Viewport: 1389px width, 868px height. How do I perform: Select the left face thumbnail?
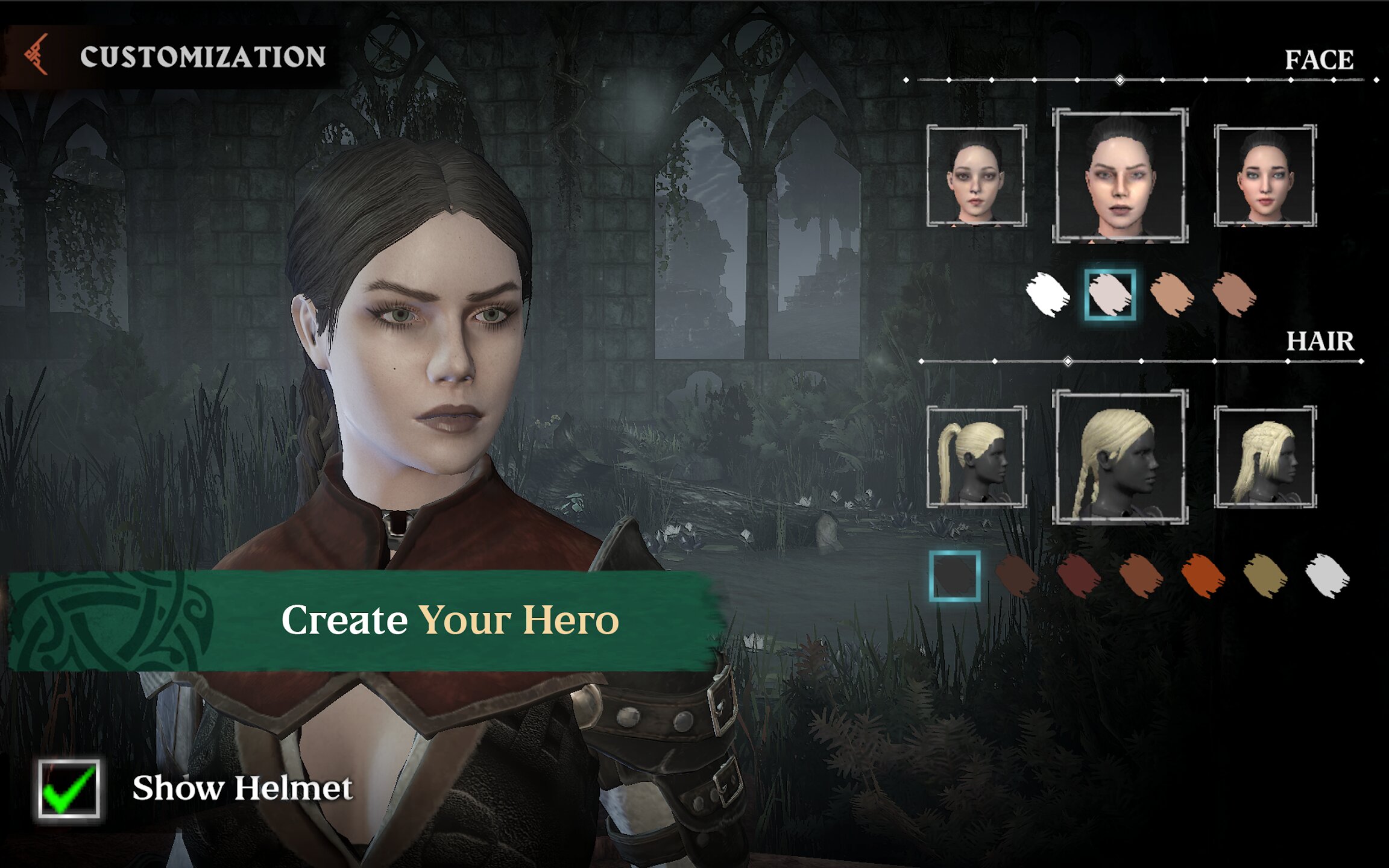pos(976,175)
